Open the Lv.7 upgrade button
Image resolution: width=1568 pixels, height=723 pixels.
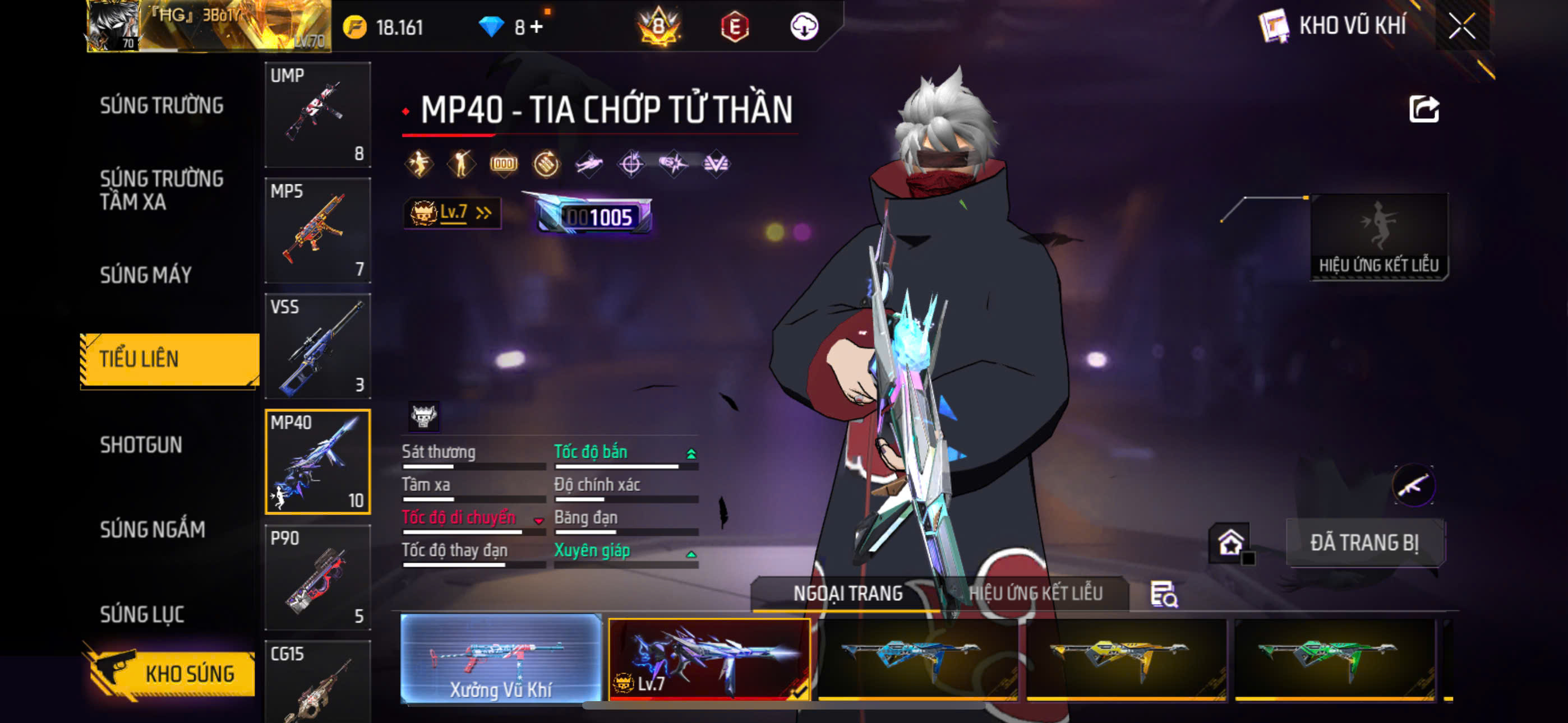(451, 213)
